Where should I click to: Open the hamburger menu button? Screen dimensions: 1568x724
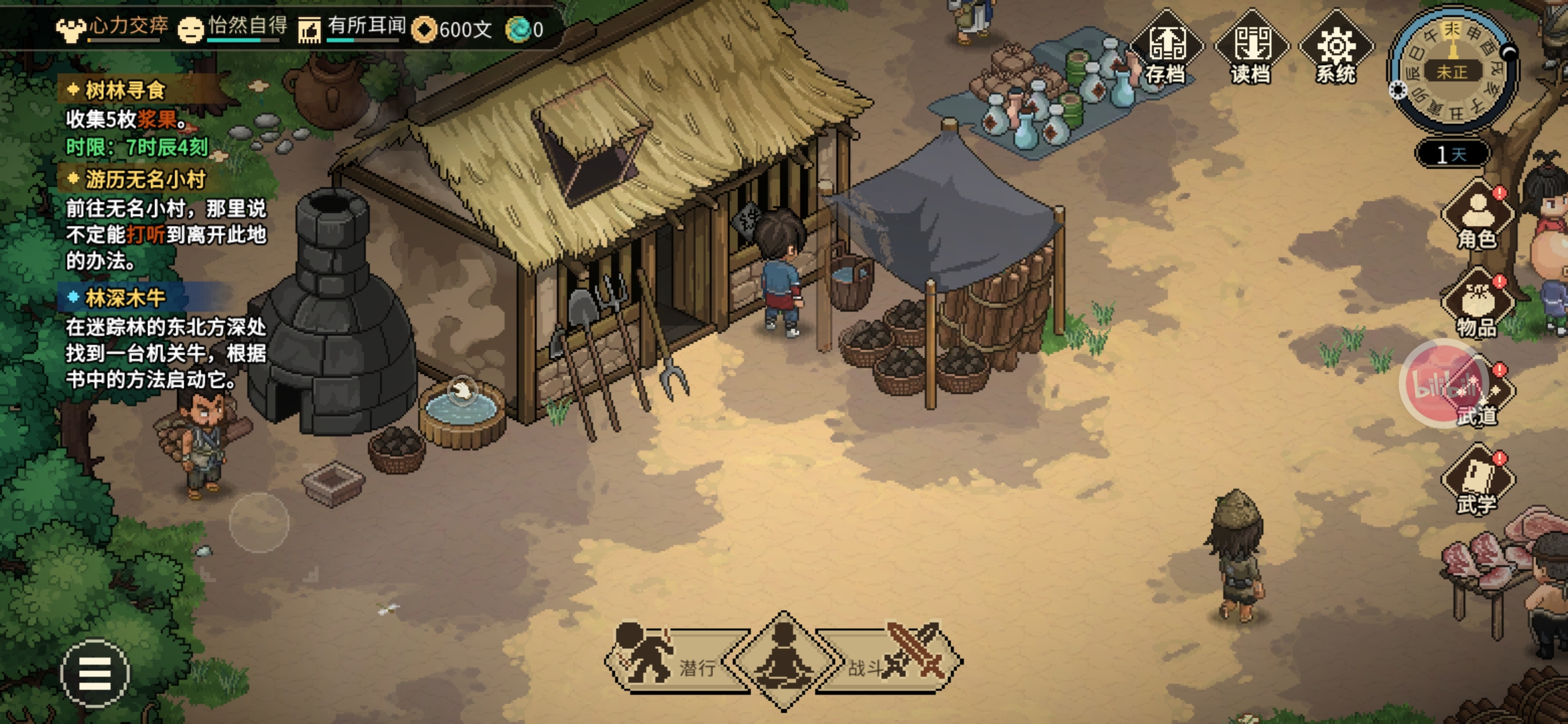94,672
